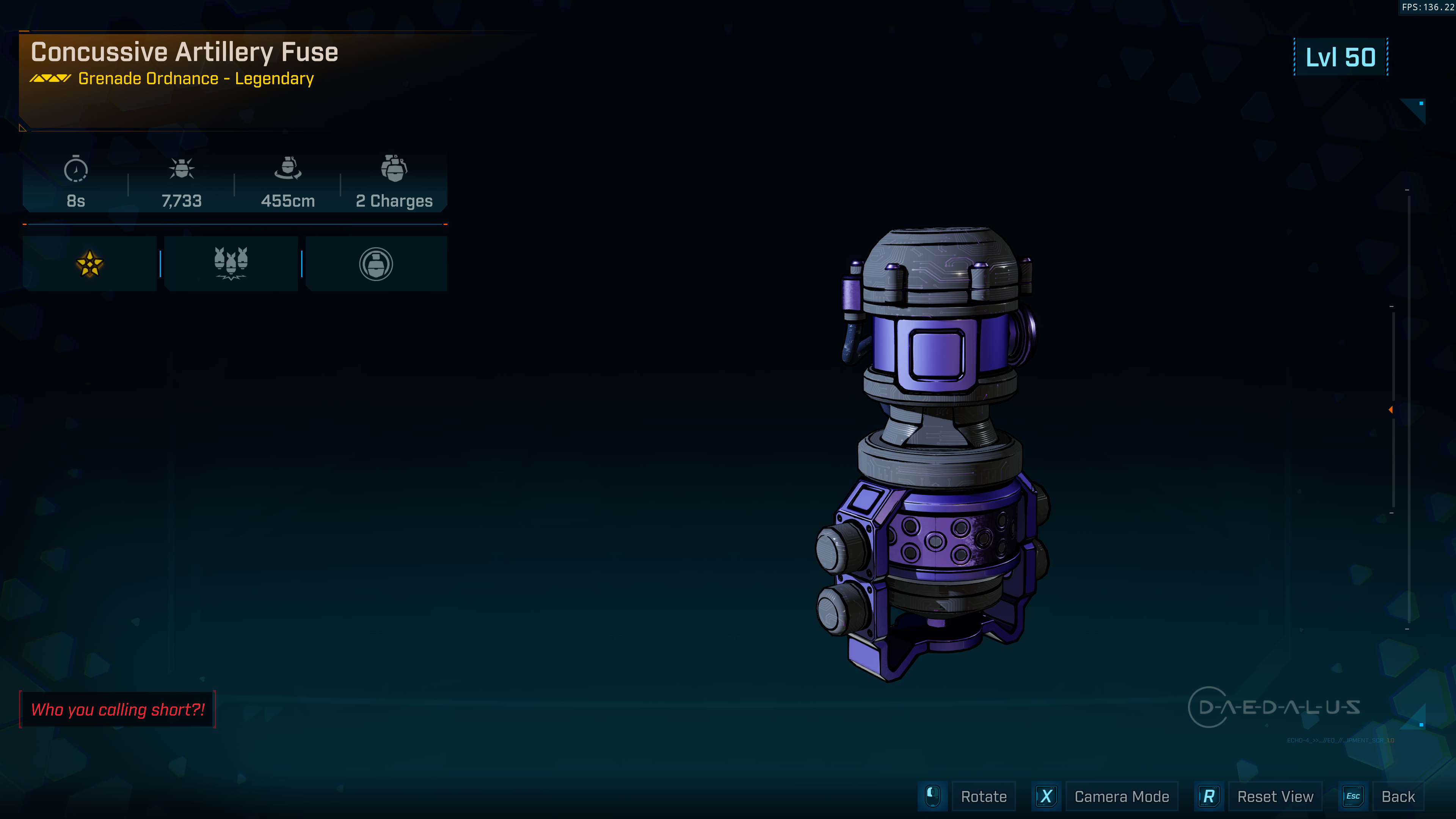The height and width of the screenshot is (819, 1456).
Task: Select the circled grenade perk tile
Action: pos(376,264)
